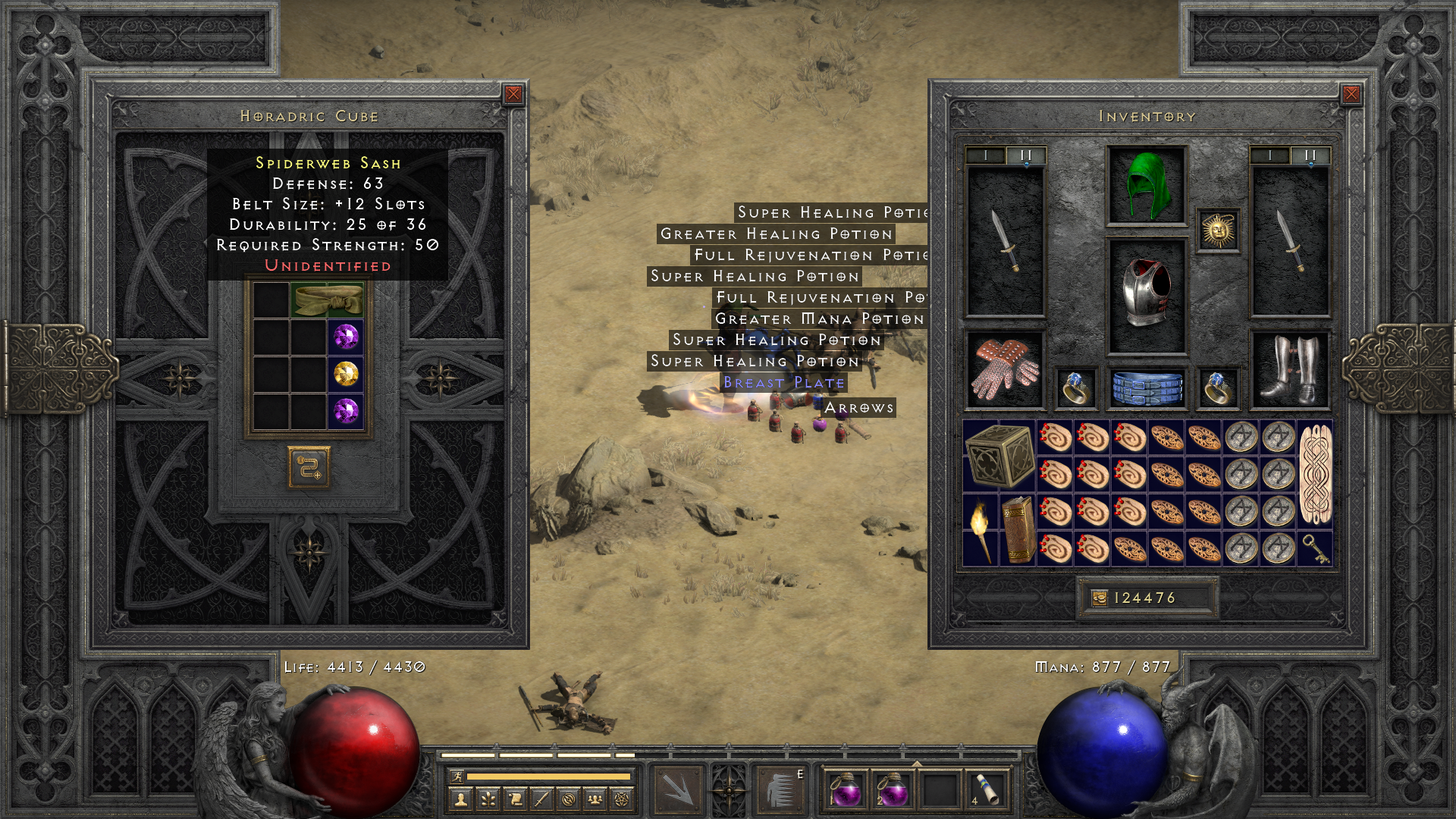Pick up the Spiderweb Sash in the cube

[x=328, y=300]
